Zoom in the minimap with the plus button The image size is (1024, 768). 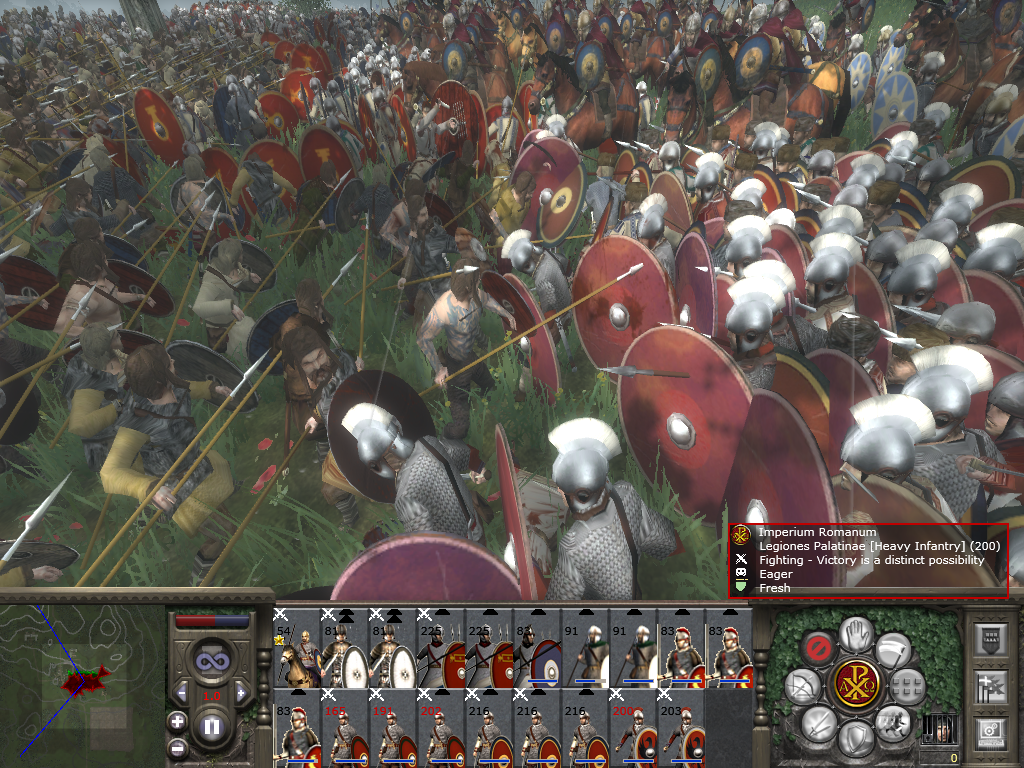point(177,720)
